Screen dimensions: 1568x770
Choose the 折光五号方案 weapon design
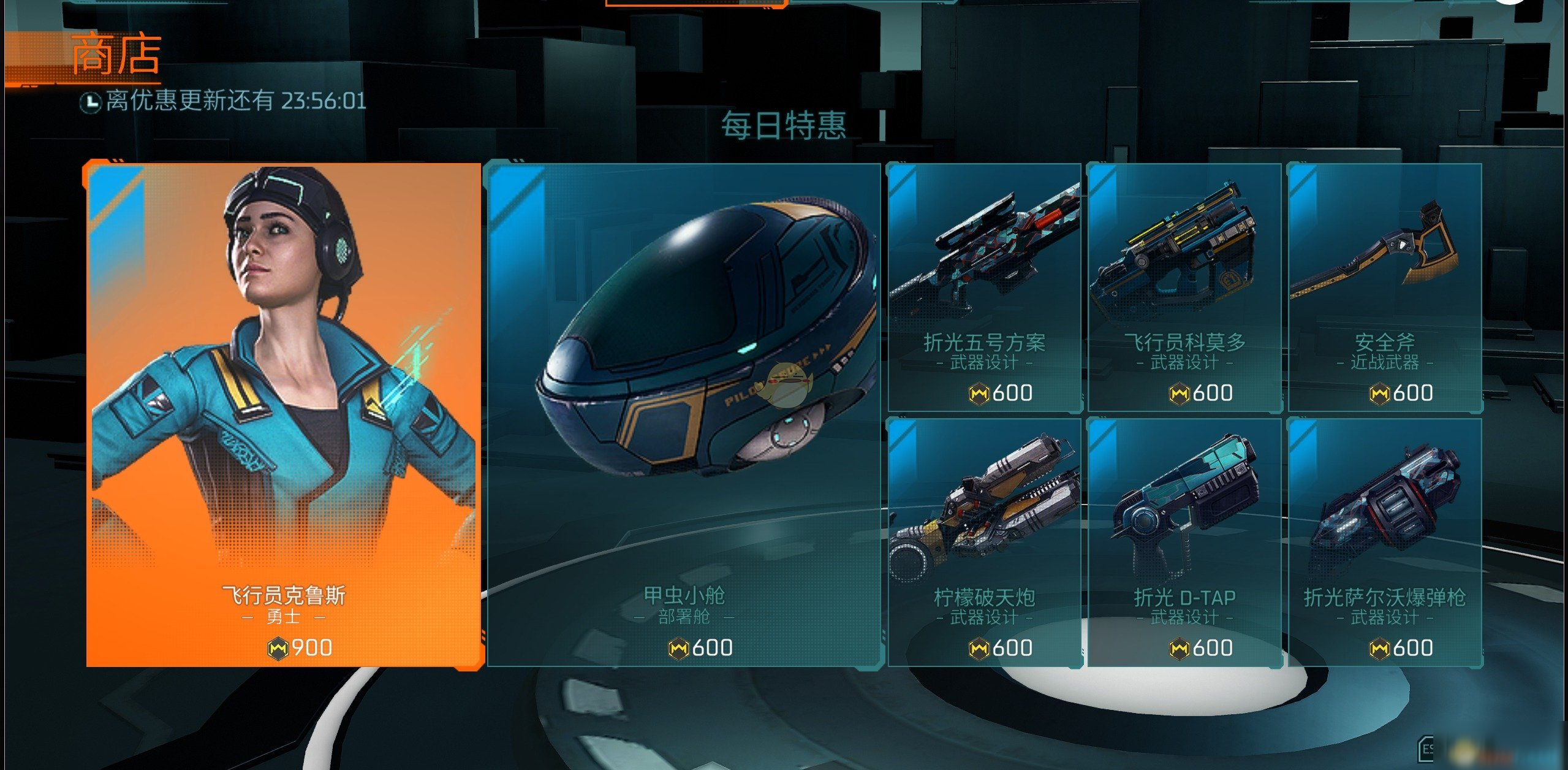[x=984, y=287]
